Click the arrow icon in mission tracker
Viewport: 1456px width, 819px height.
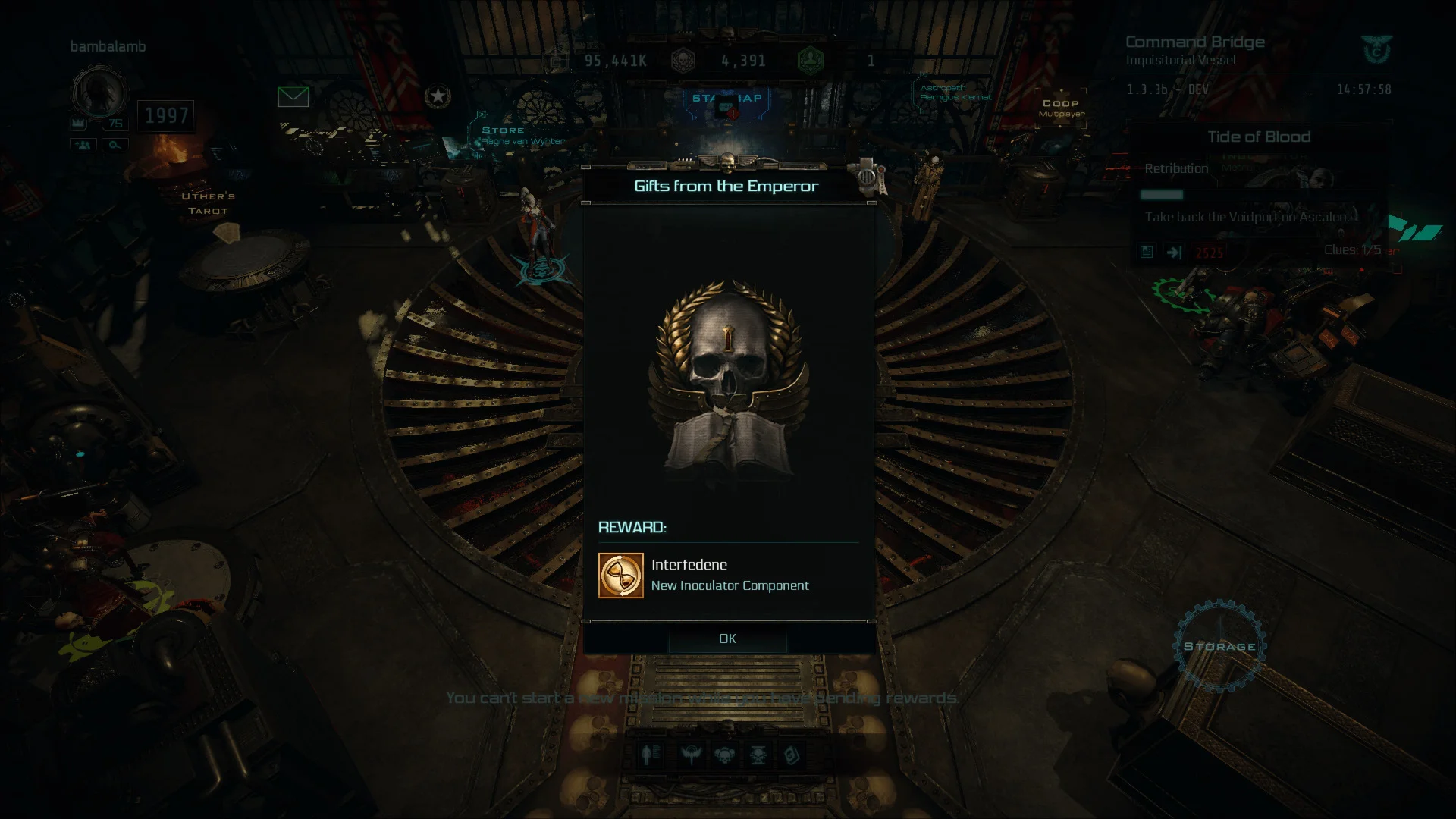[1174, 253]
